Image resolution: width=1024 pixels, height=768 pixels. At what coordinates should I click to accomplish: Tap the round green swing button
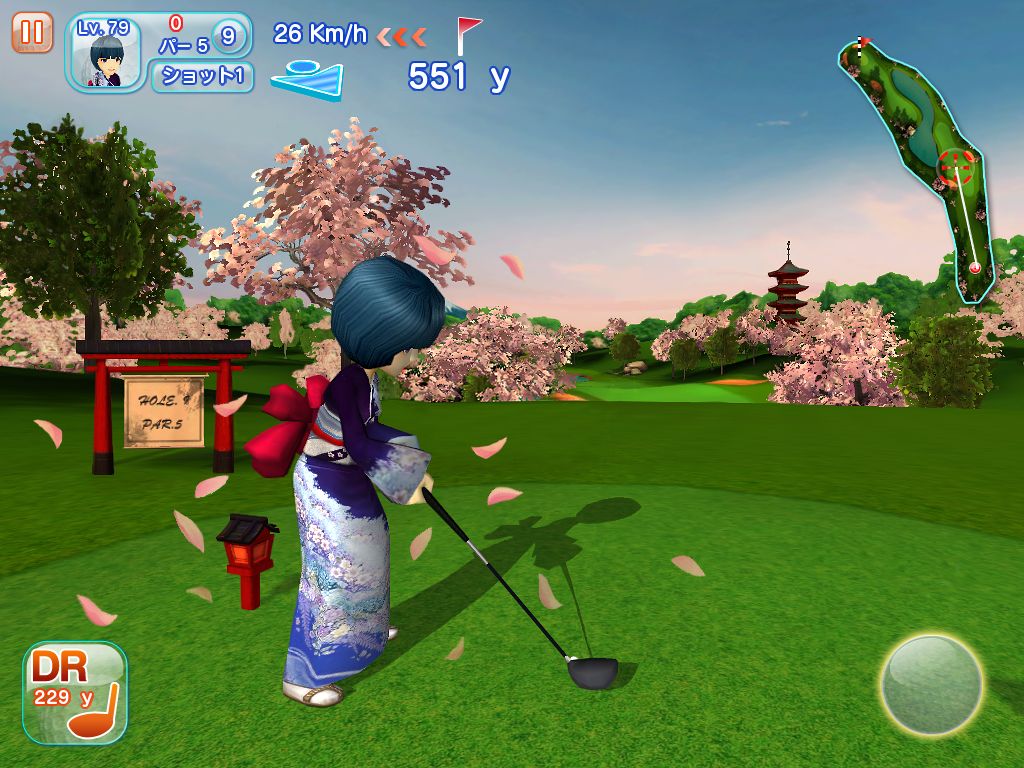[x=930, y=685]
